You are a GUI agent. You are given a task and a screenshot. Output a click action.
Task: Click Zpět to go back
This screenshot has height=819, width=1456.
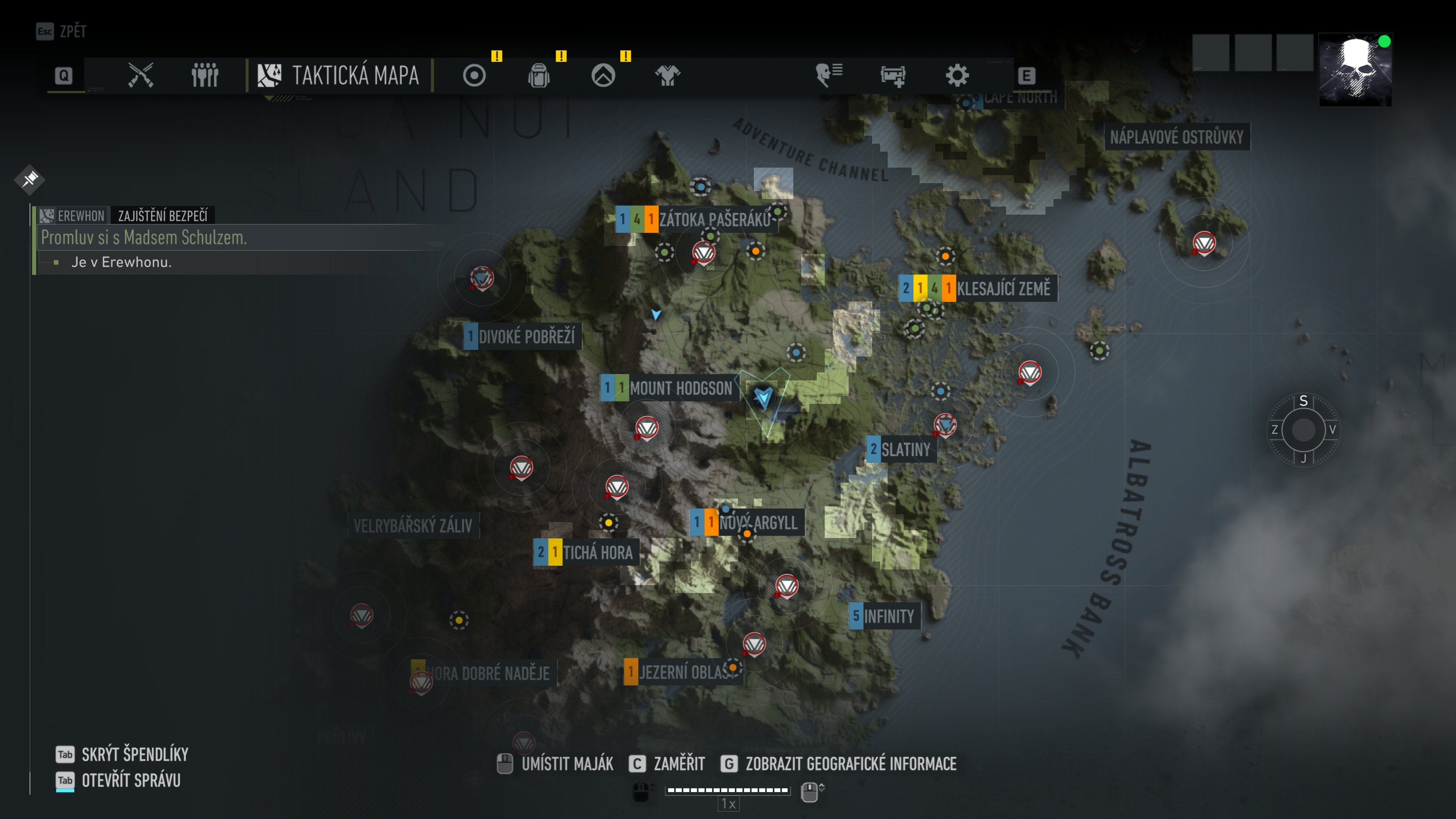(x=62, y=31)
